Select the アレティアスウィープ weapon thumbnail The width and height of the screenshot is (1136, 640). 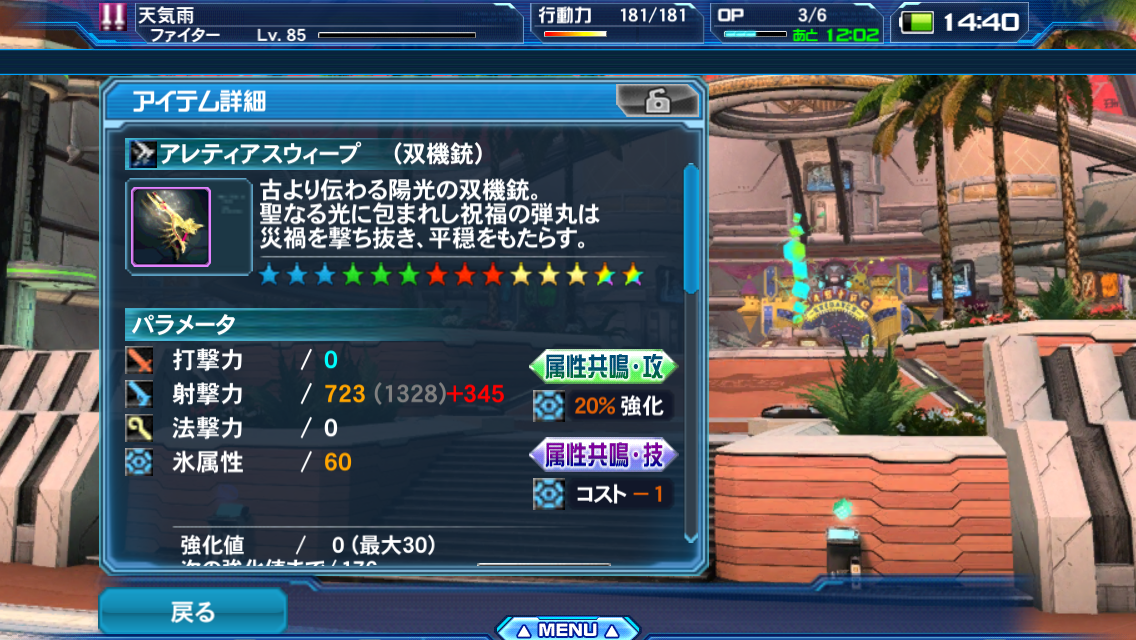point(171,227)
